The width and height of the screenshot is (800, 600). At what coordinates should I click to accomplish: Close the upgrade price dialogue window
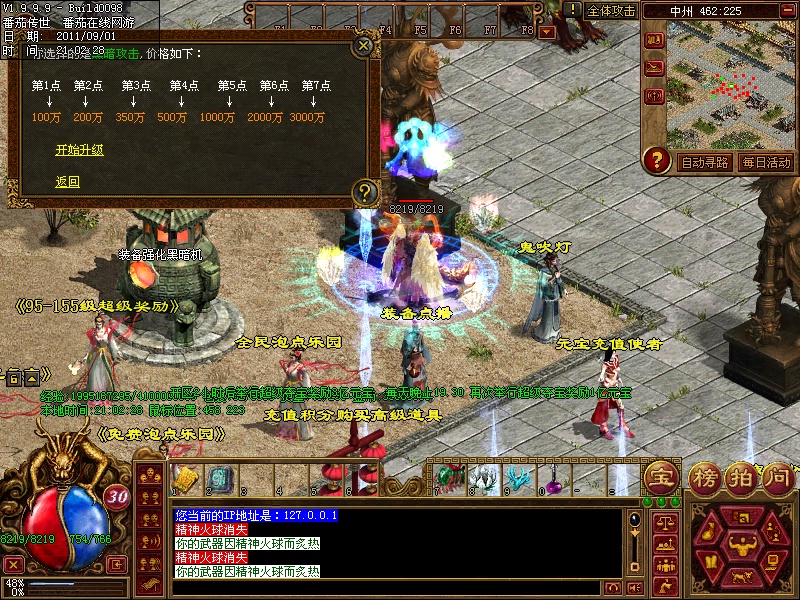click(364, 45)
